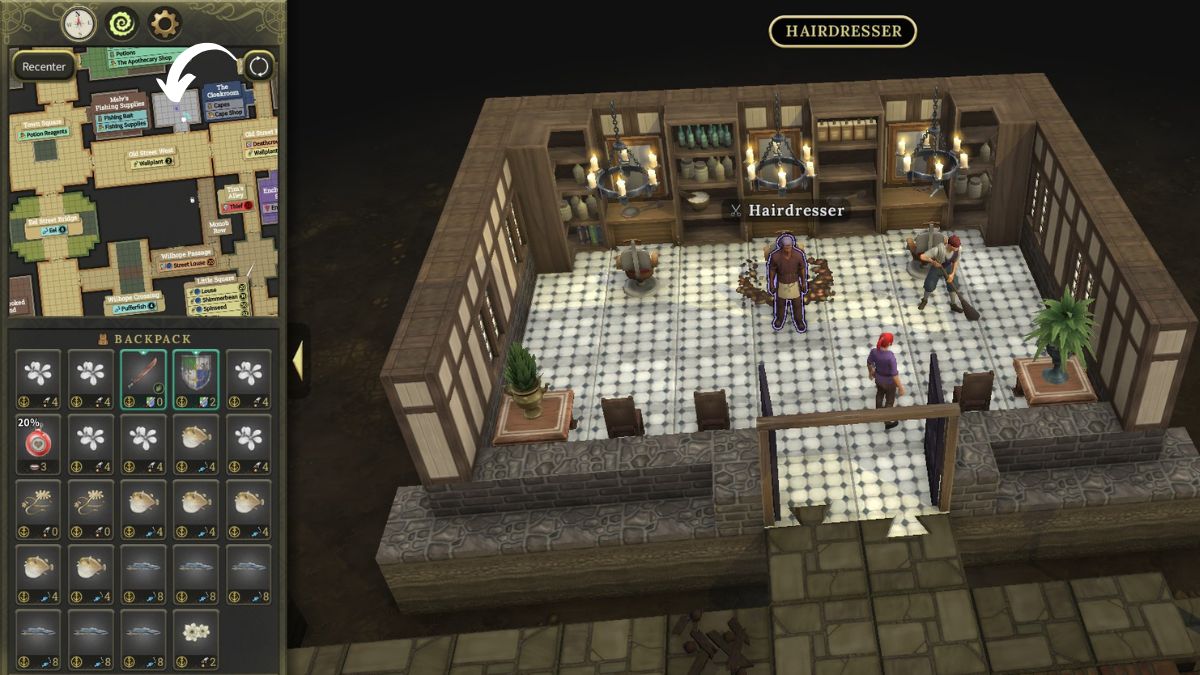
Task: Open the settings gear icon
Action: coord(164,22)
